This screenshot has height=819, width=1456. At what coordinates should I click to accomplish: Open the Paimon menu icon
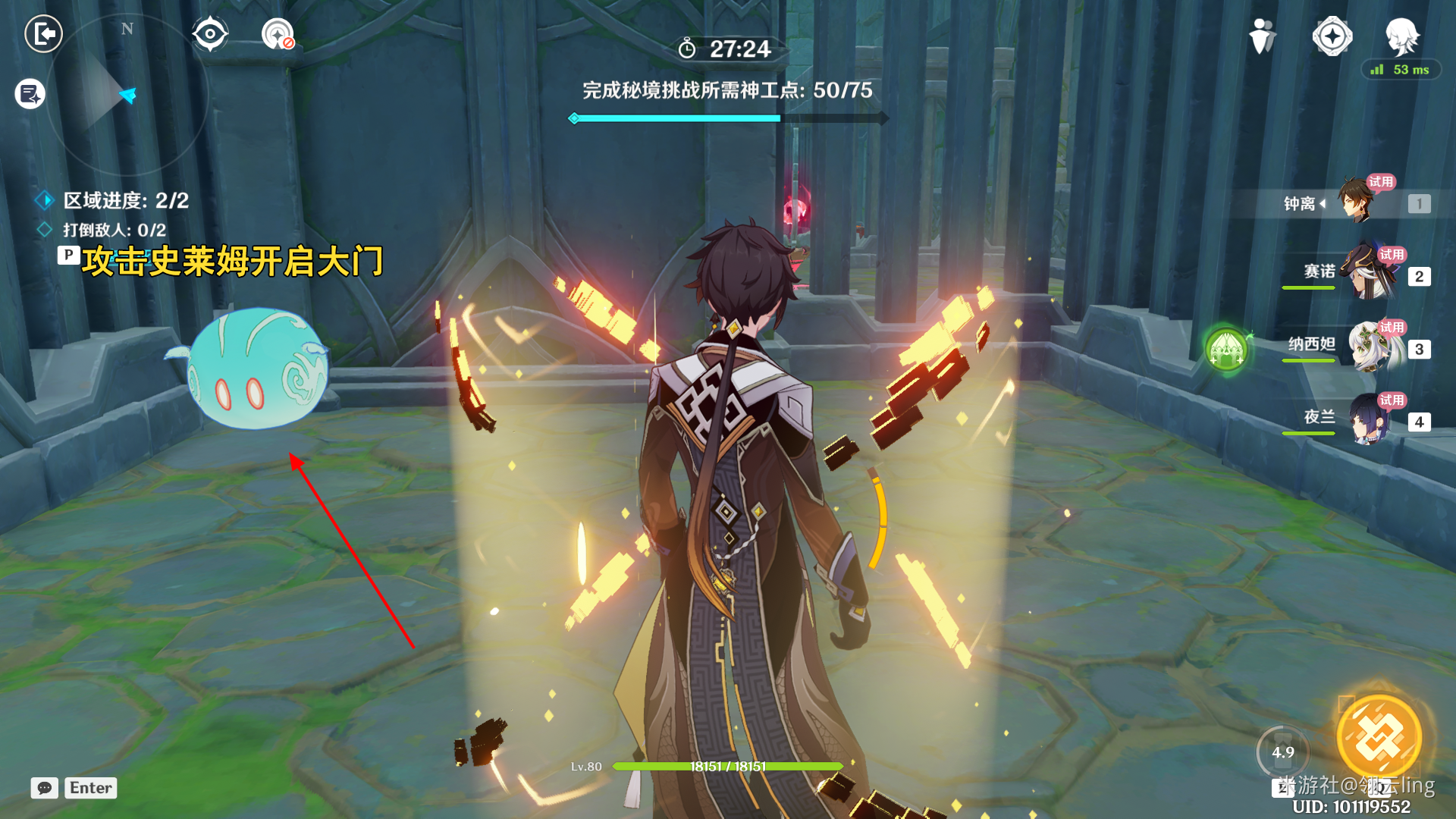tap(1401, 36)
